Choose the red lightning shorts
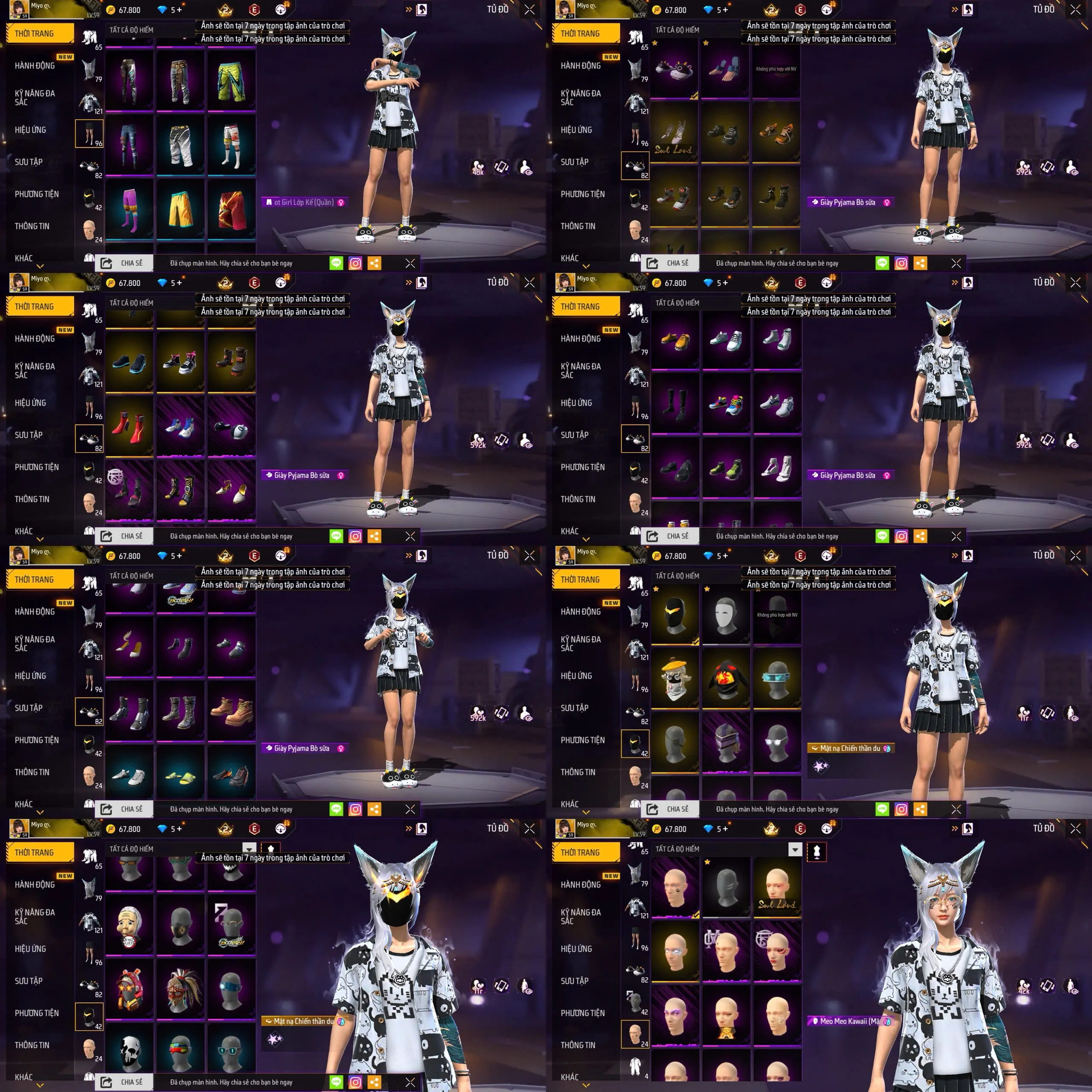Screen dimensions: 1092x1092 (x=231, y=208)
